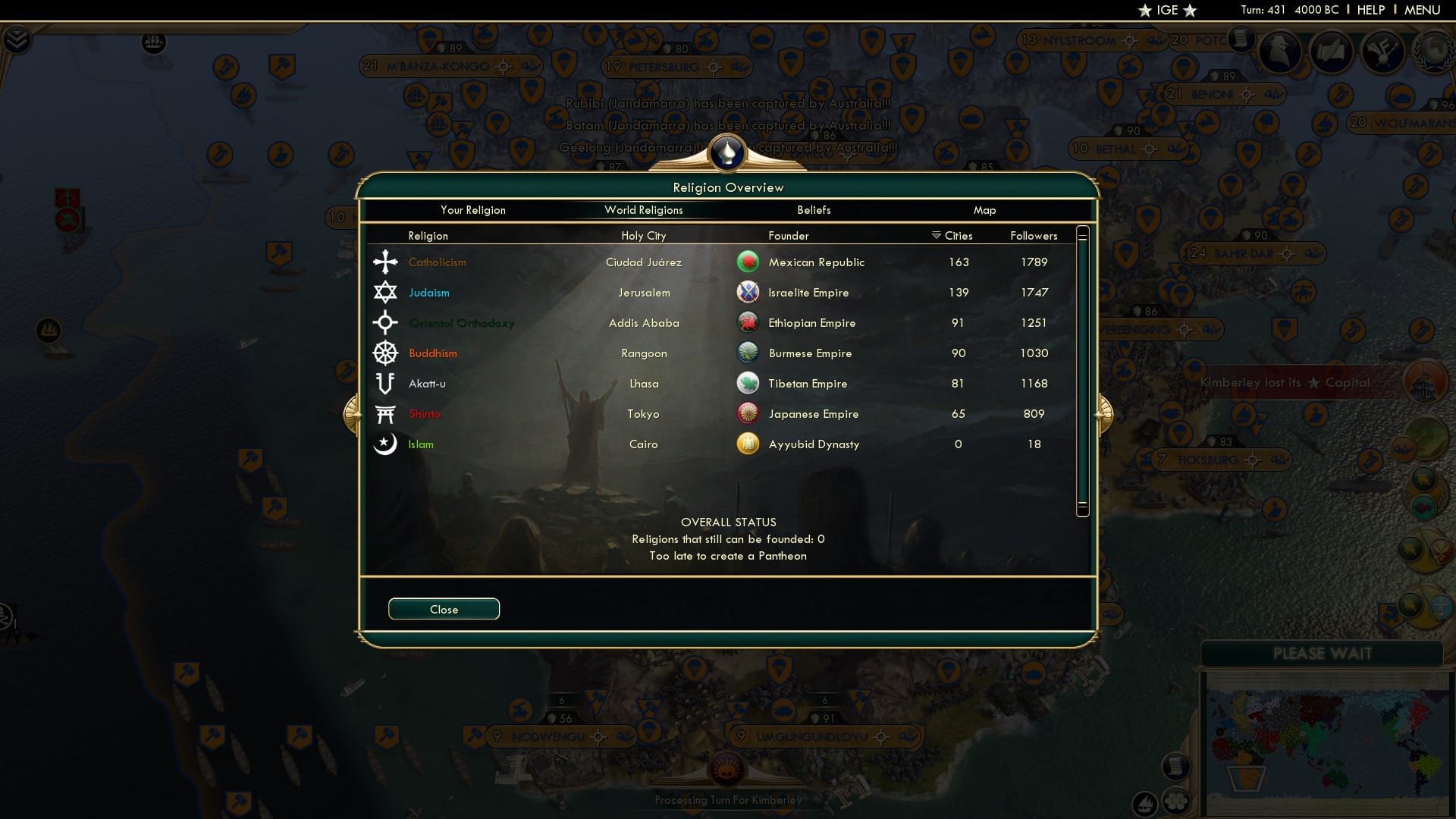Select the Buddhism dharma wheel icon
This screenshot has width=1456, height=819.
(x=385, y=353)
